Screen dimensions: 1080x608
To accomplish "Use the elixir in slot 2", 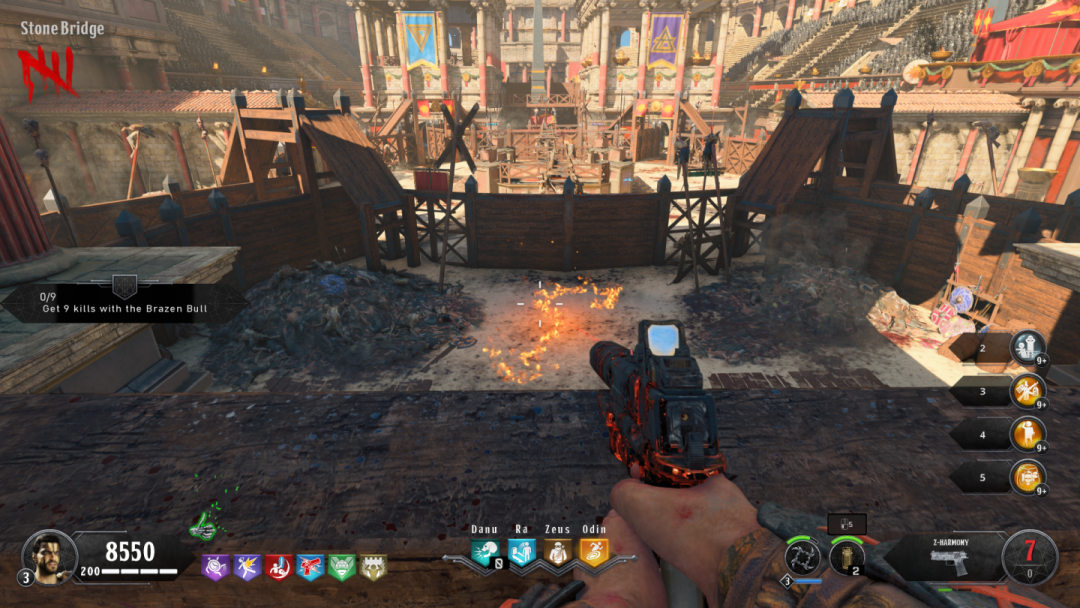I will click(x=1027, y=348).
